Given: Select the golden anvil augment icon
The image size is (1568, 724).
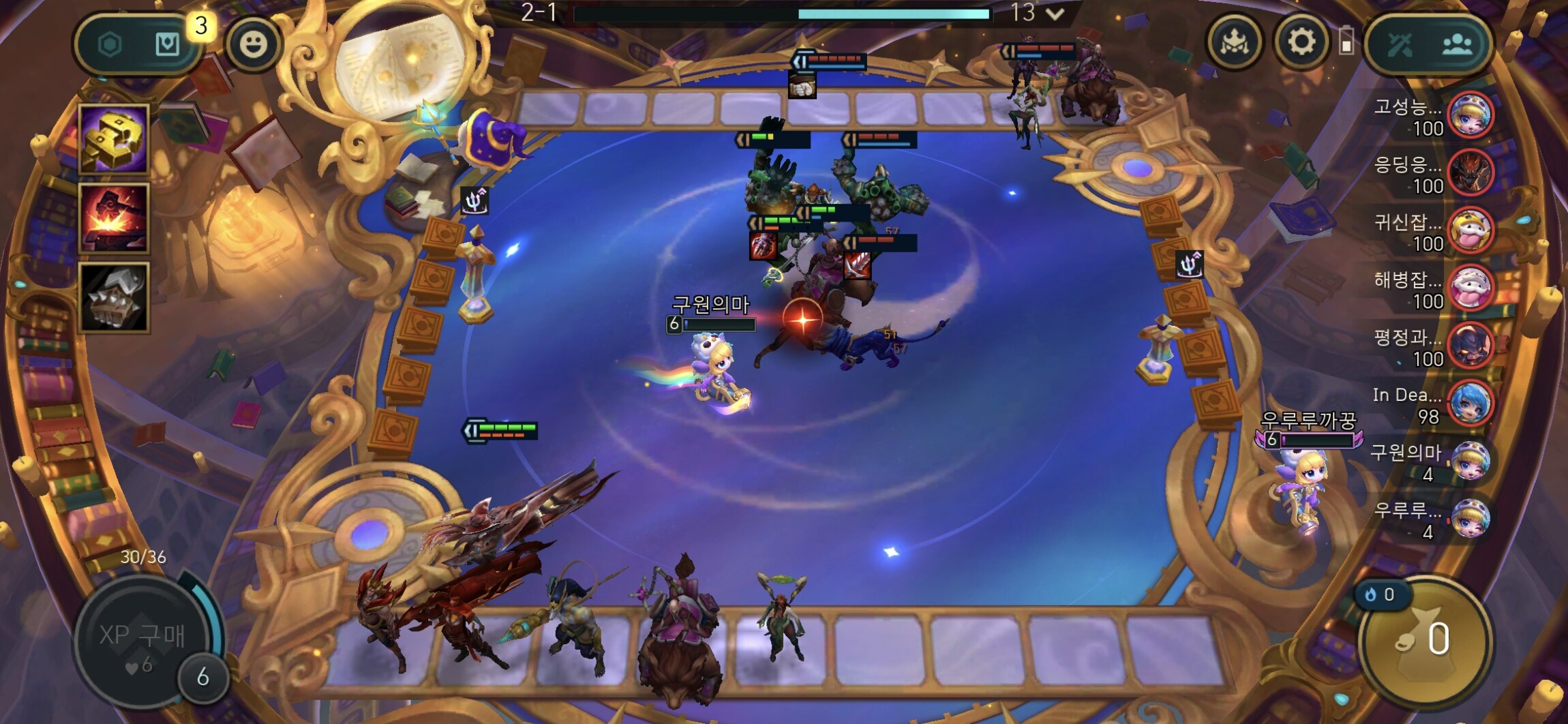Looking at the screenshot, I should point(114,139).
